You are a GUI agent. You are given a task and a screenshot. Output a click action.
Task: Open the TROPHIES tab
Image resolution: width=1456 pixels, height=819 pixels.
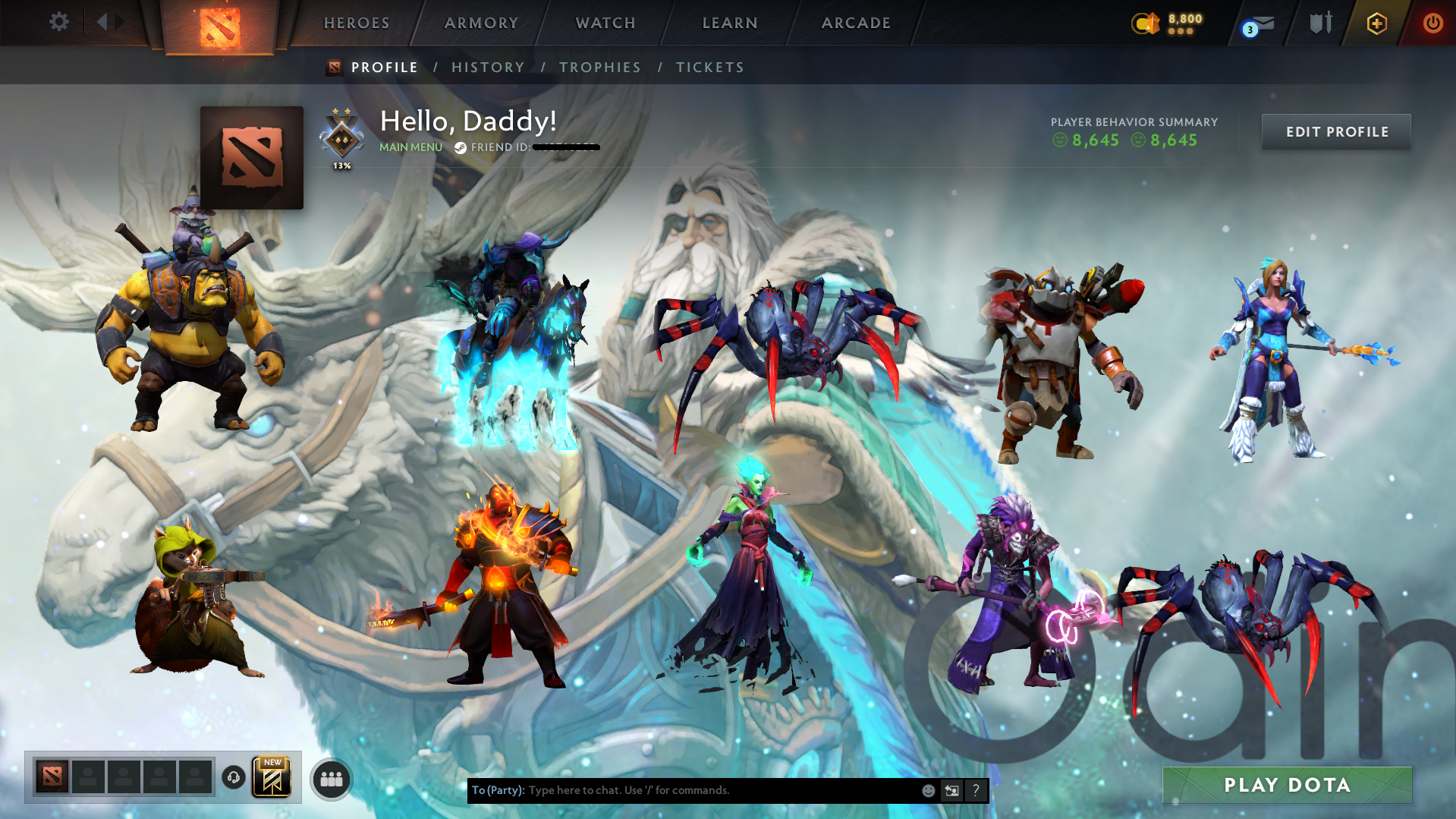(x=599, y=67)
